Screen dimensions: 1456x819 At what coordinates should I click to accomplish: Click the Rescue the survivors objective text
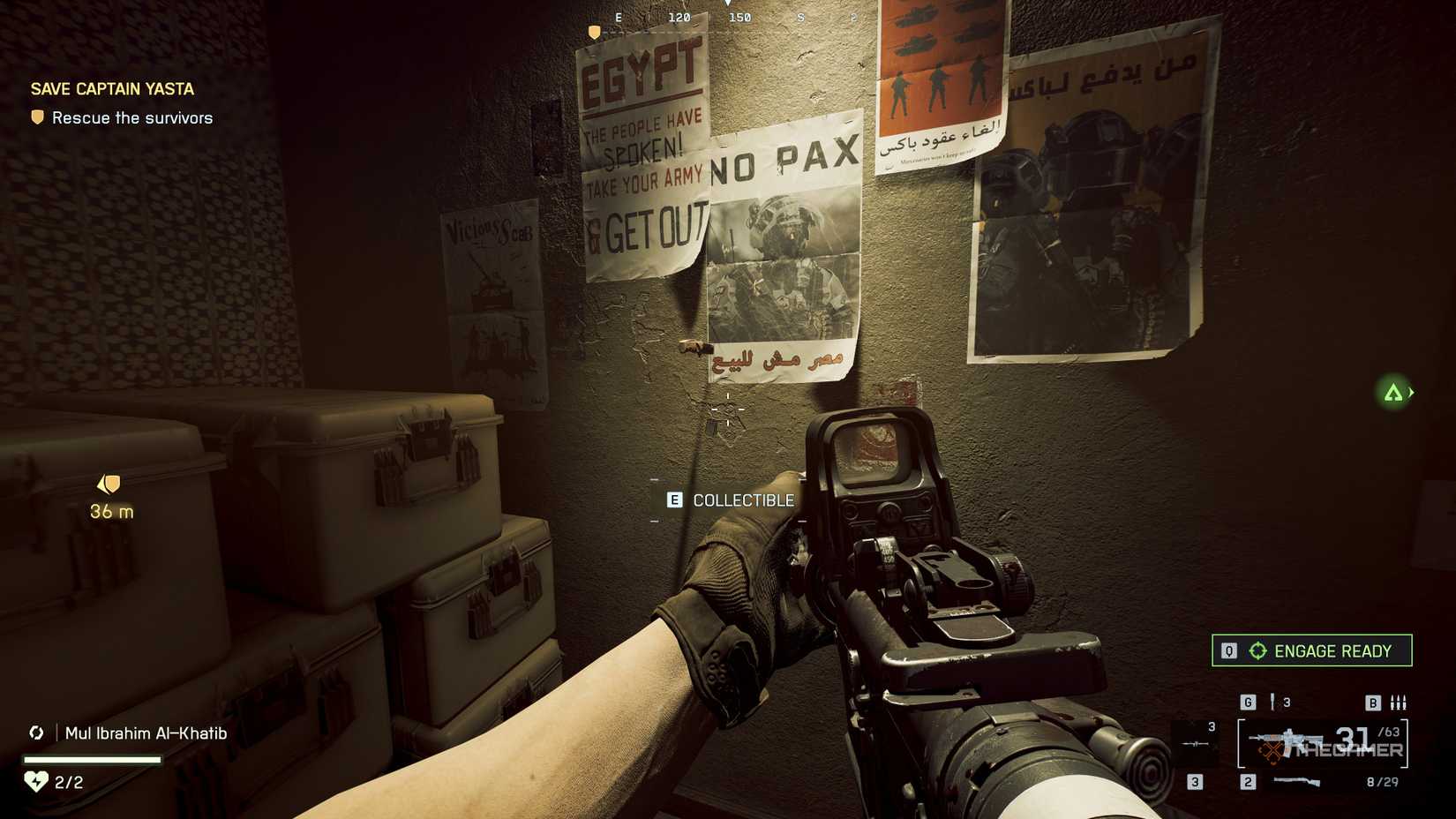point(132,117)
